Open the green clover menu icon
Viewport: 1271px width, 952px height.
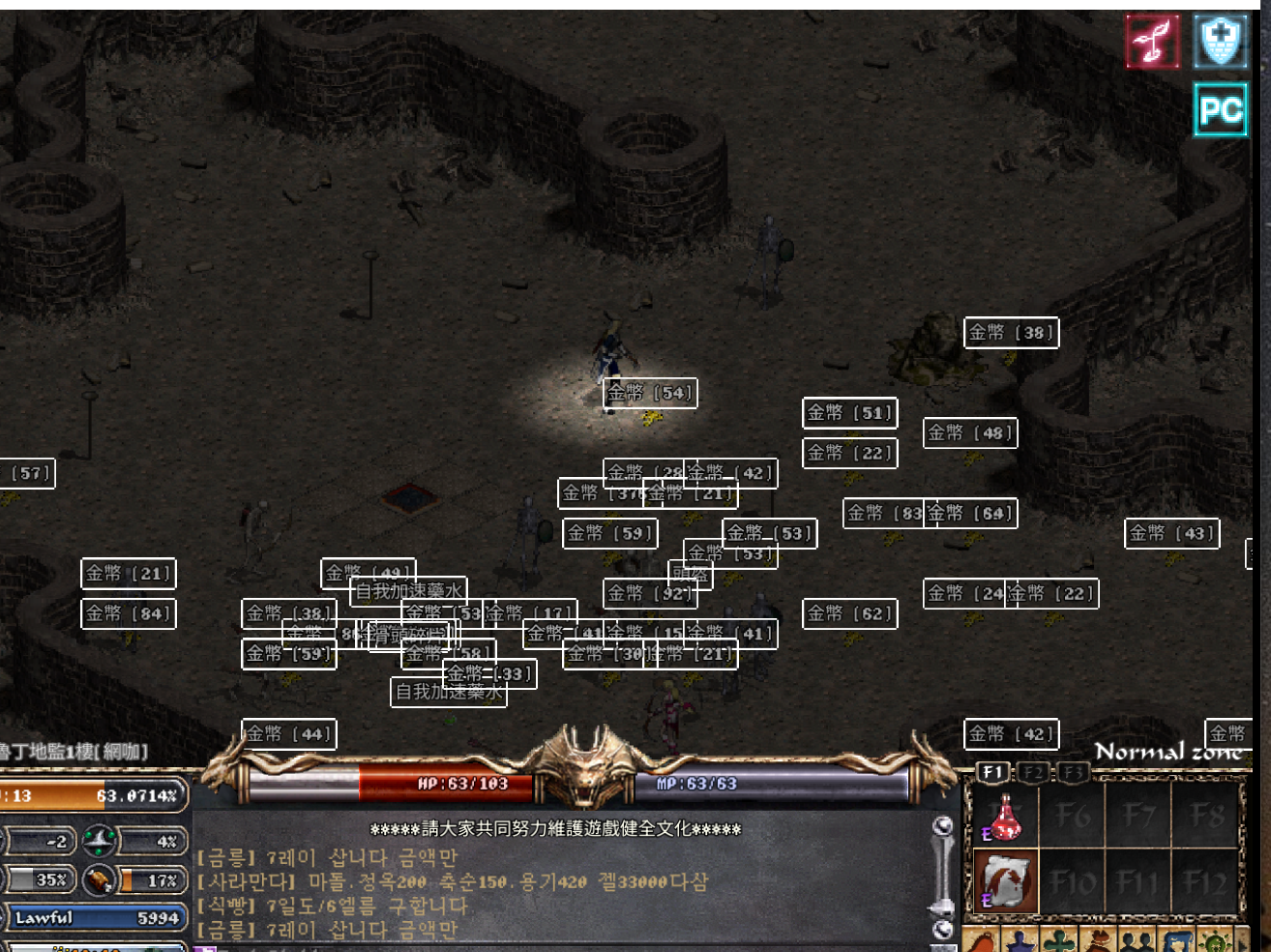tap(1058, 940)
